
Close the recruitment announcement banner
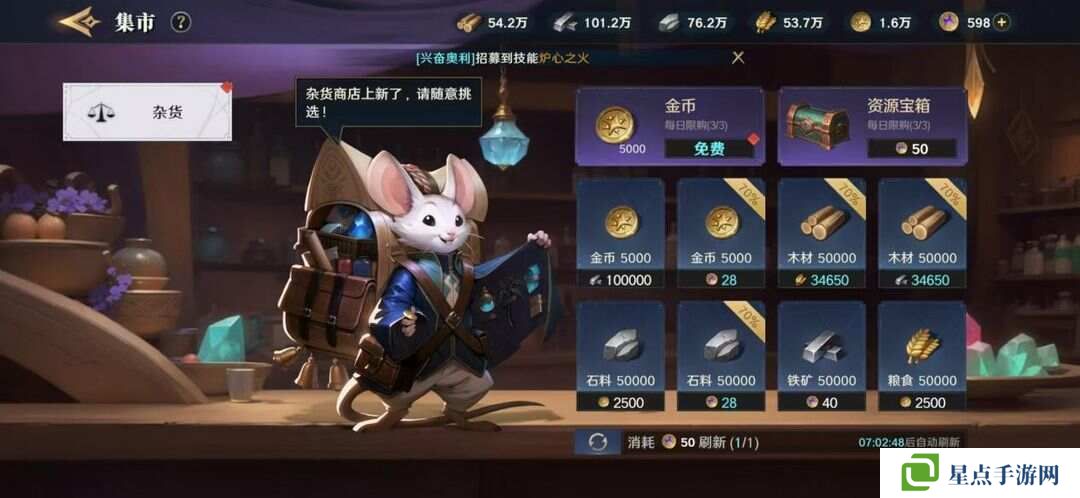tap(738, 57)
